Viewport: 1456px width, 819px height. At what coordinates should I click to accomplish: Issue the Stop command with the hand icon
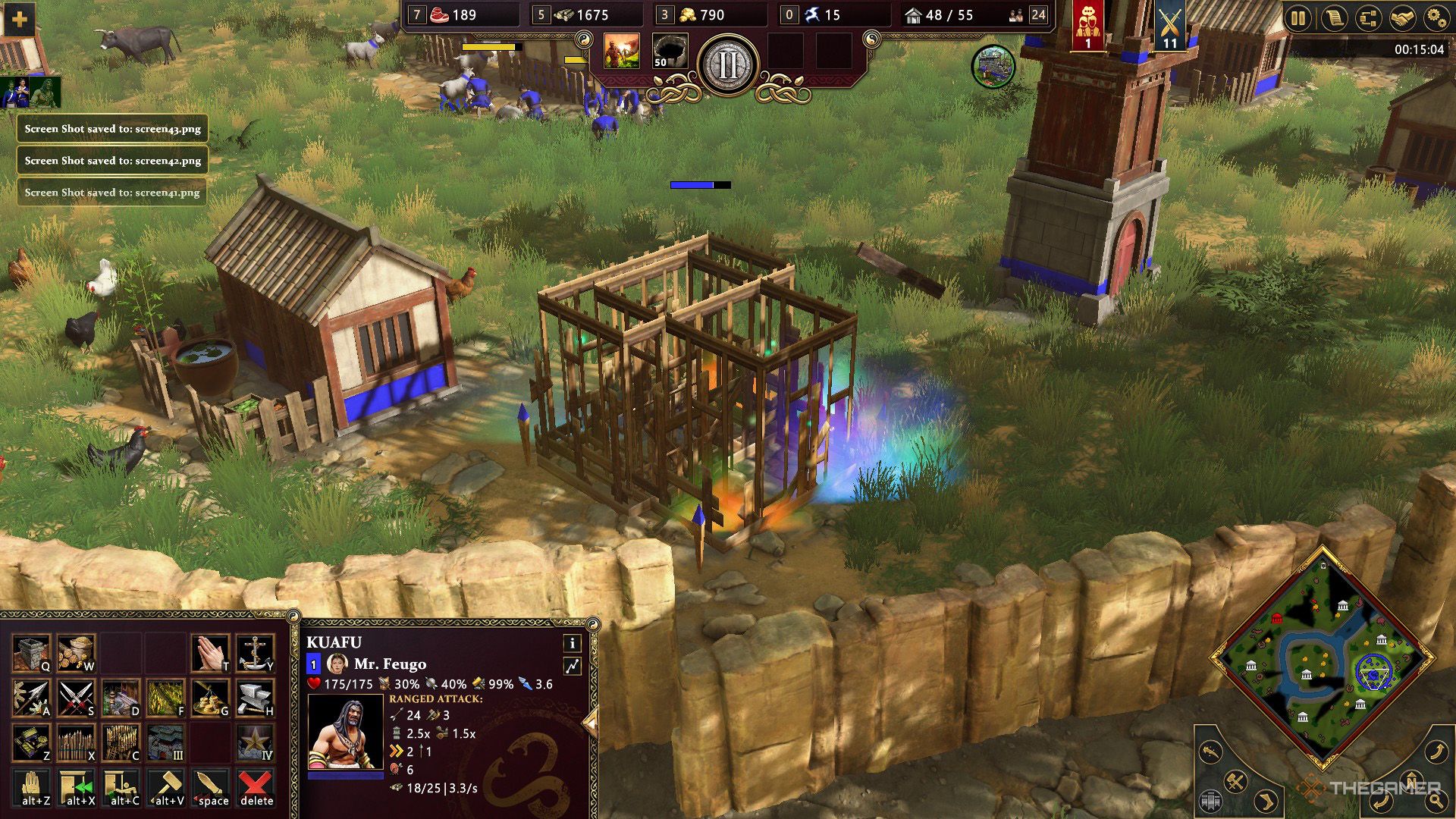pos(30,785)
